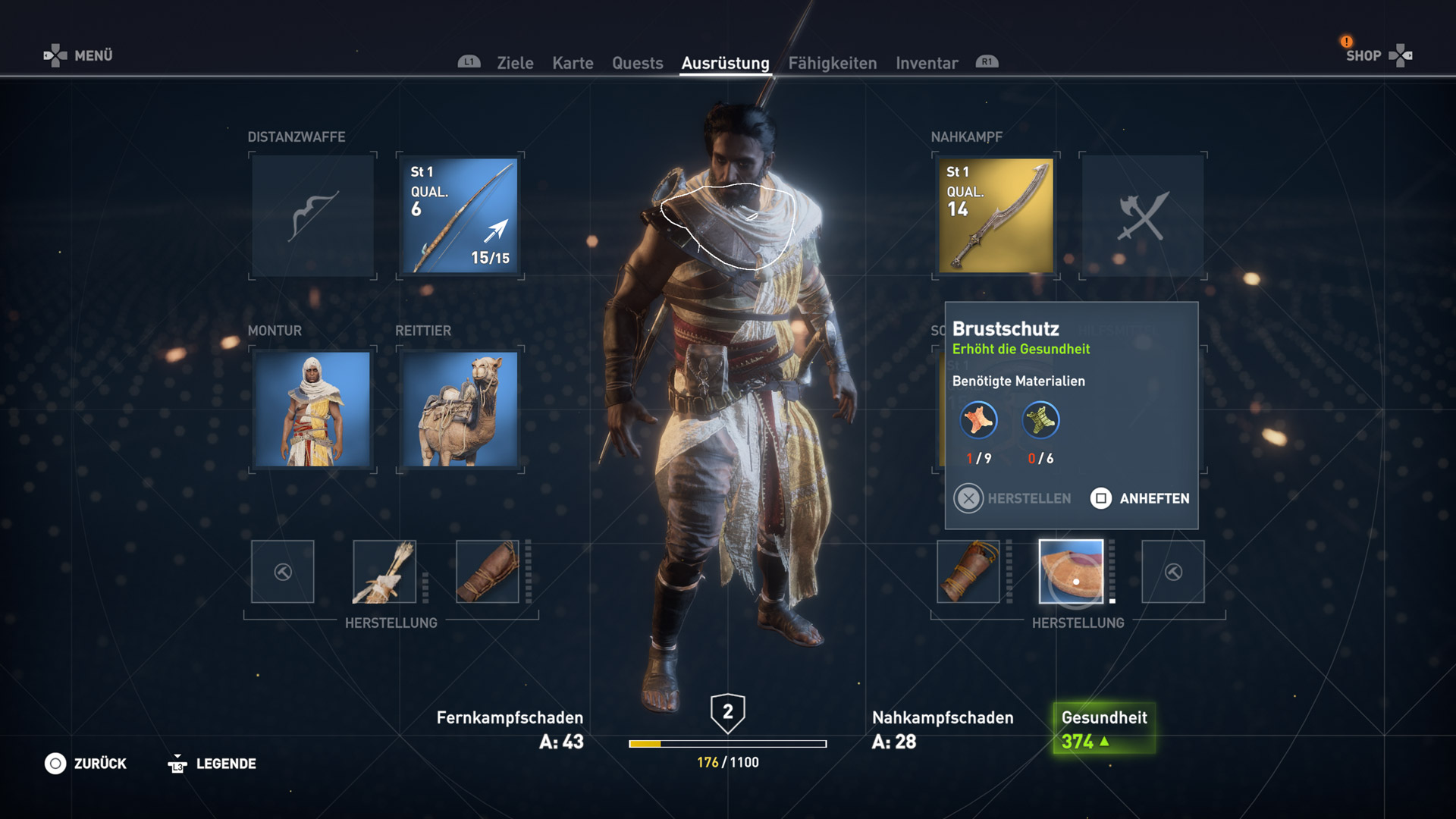This screenshot has width=1456, height=819.
Task: Select the quiver crafting item
Action: click(384, 572)
